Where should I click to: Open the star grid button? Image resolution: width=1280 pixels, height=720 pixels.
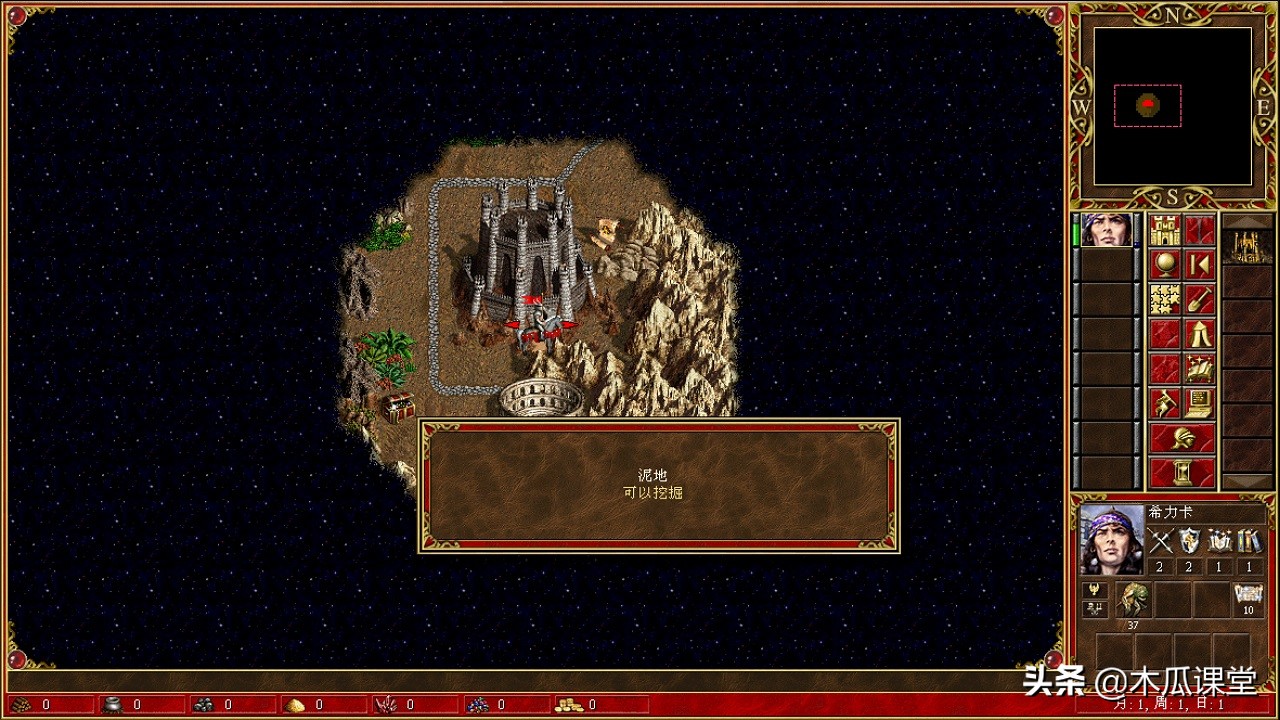pos(1165,299)
